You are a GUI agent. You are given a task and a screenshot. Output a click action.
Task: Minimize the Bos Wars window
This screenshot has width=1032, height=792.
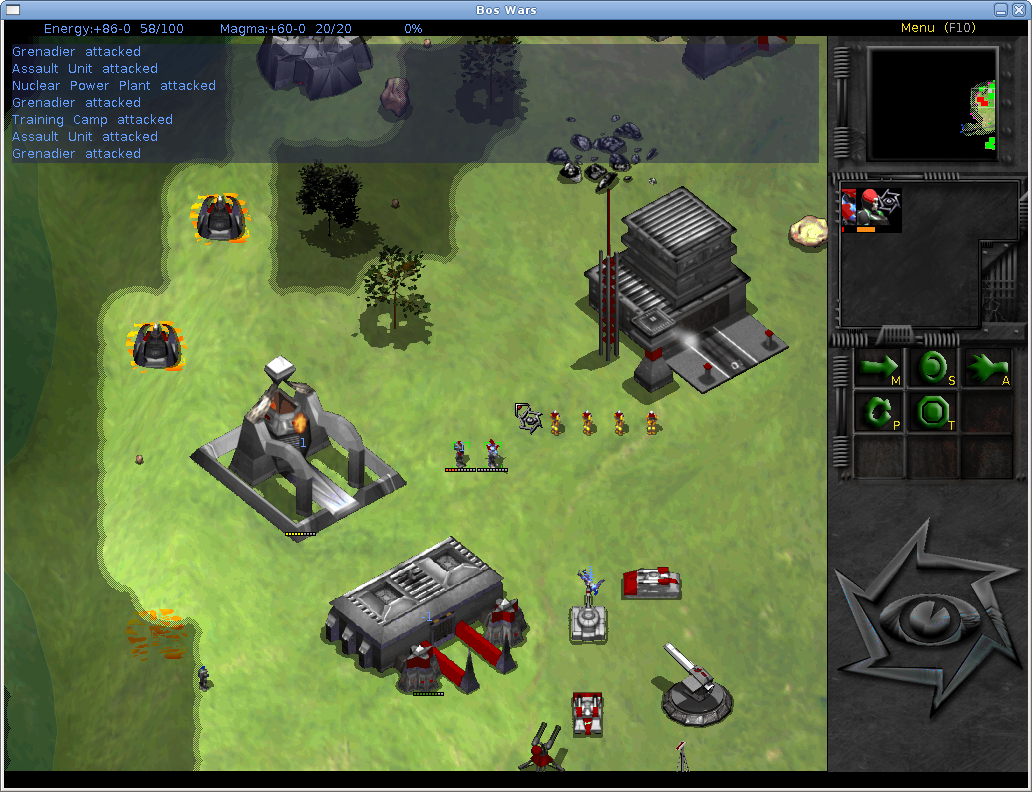pyautogui.click(x=1001, y=9)
